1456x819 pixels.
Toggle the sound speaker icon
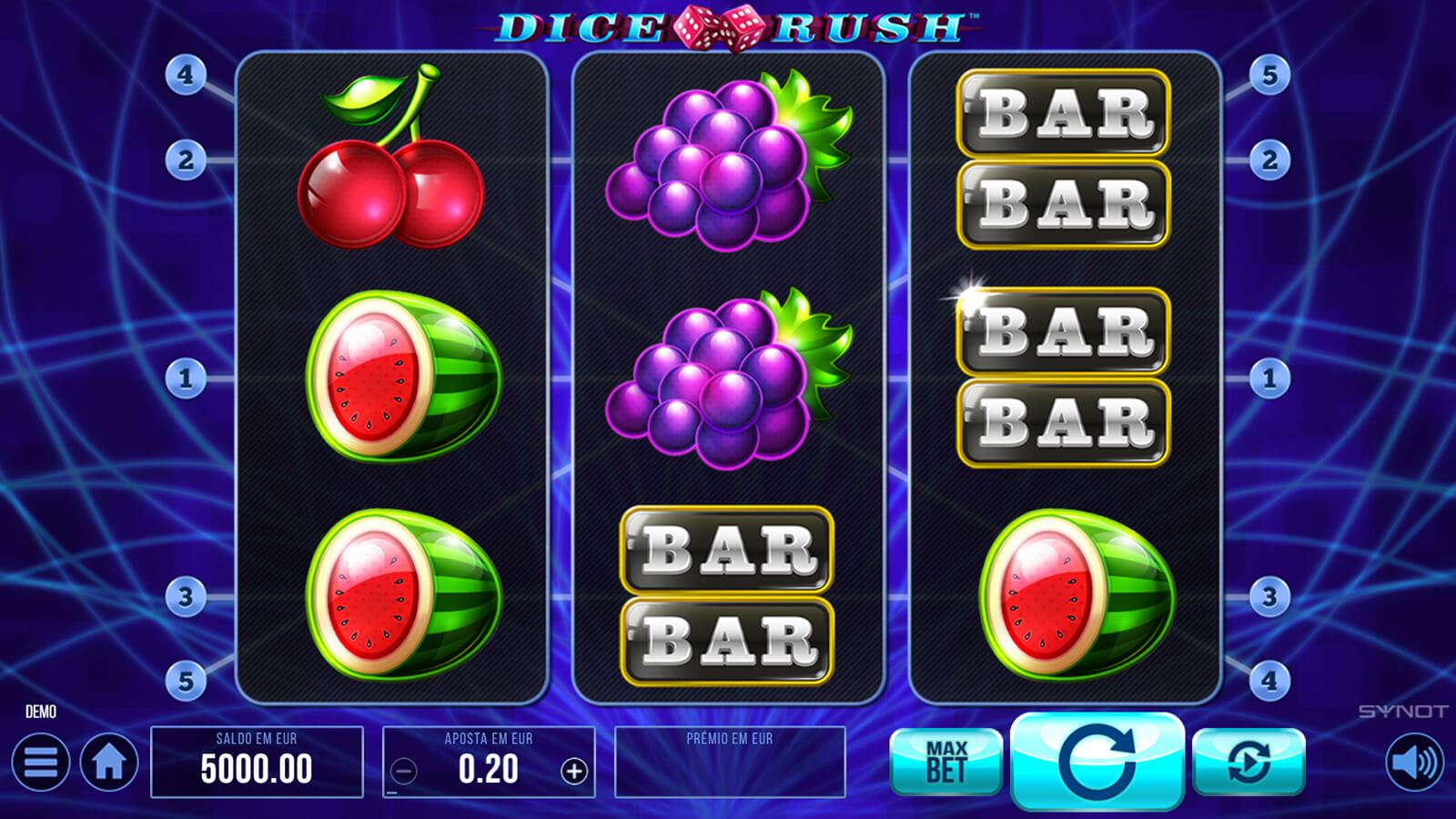[1415, 763]
